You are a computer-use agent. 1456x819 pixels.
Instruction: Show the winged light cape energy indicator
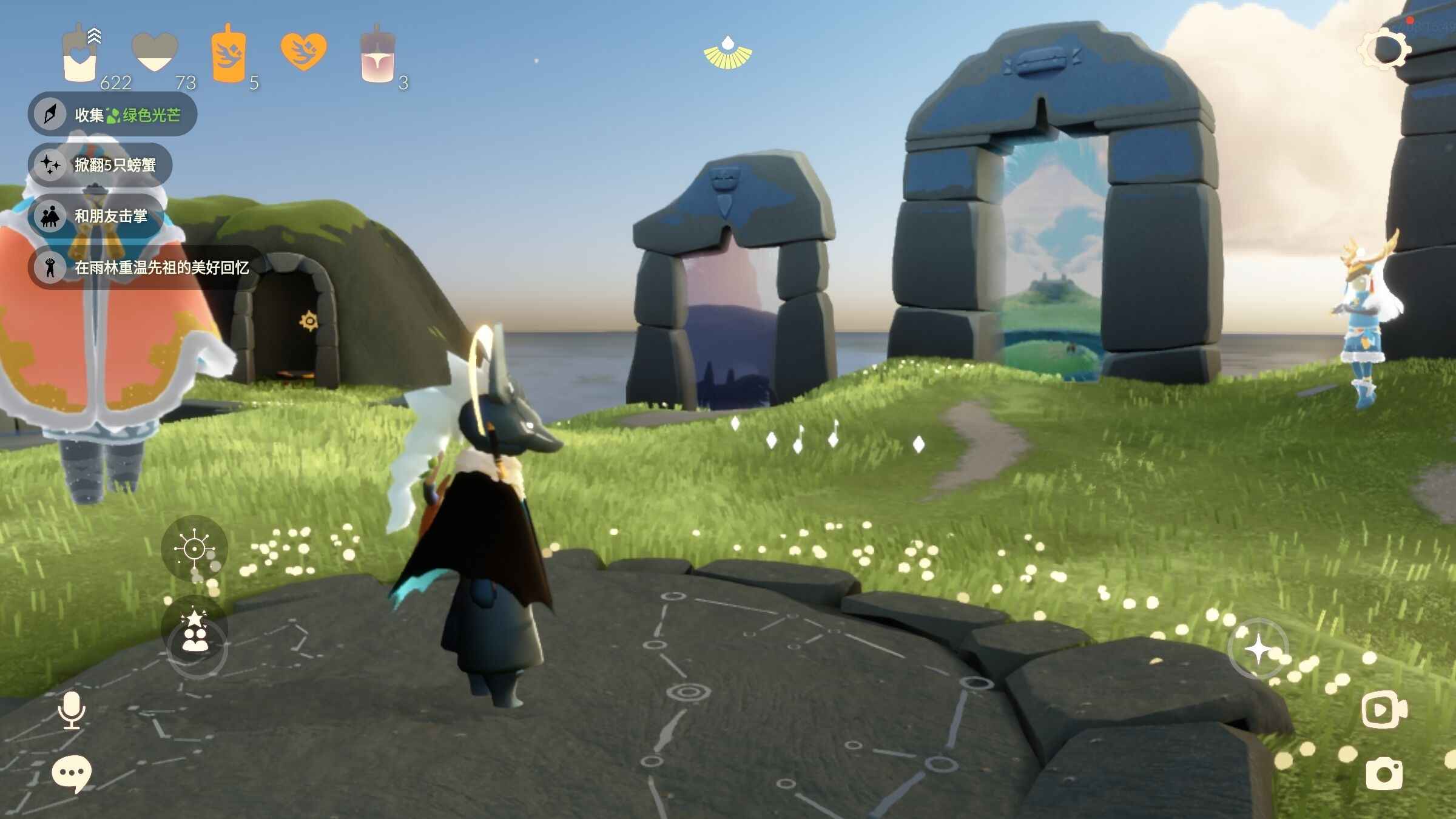727,53
